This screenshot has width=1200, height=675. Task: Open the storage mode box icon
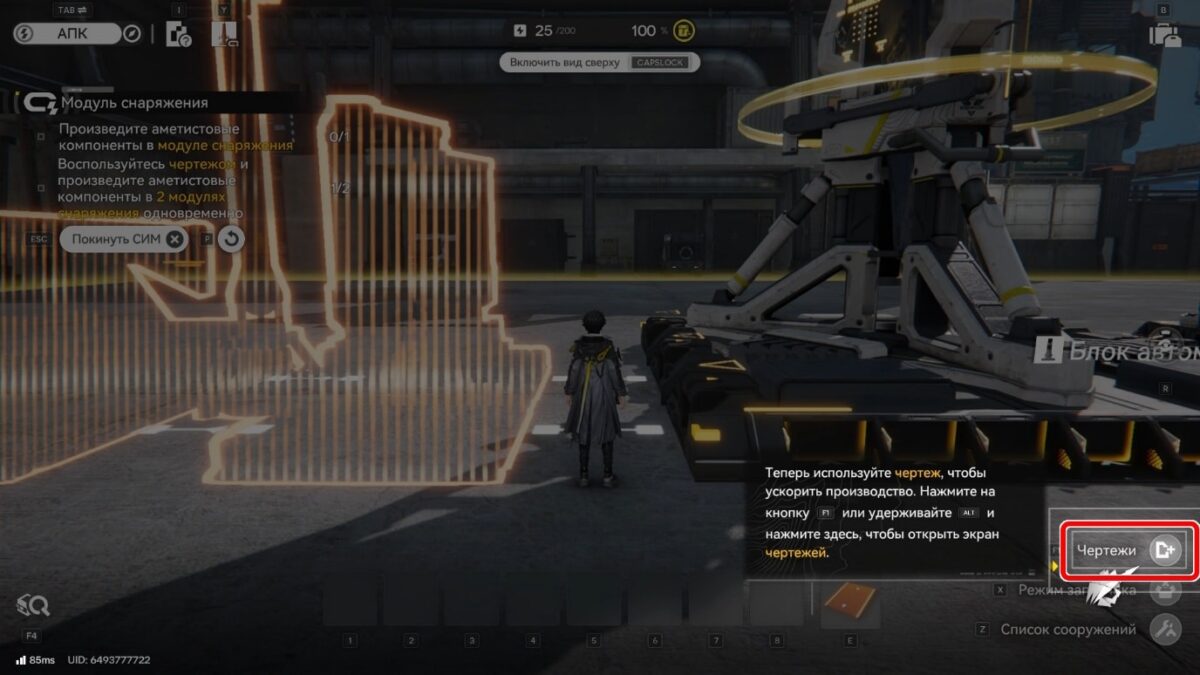(1164, 590)
